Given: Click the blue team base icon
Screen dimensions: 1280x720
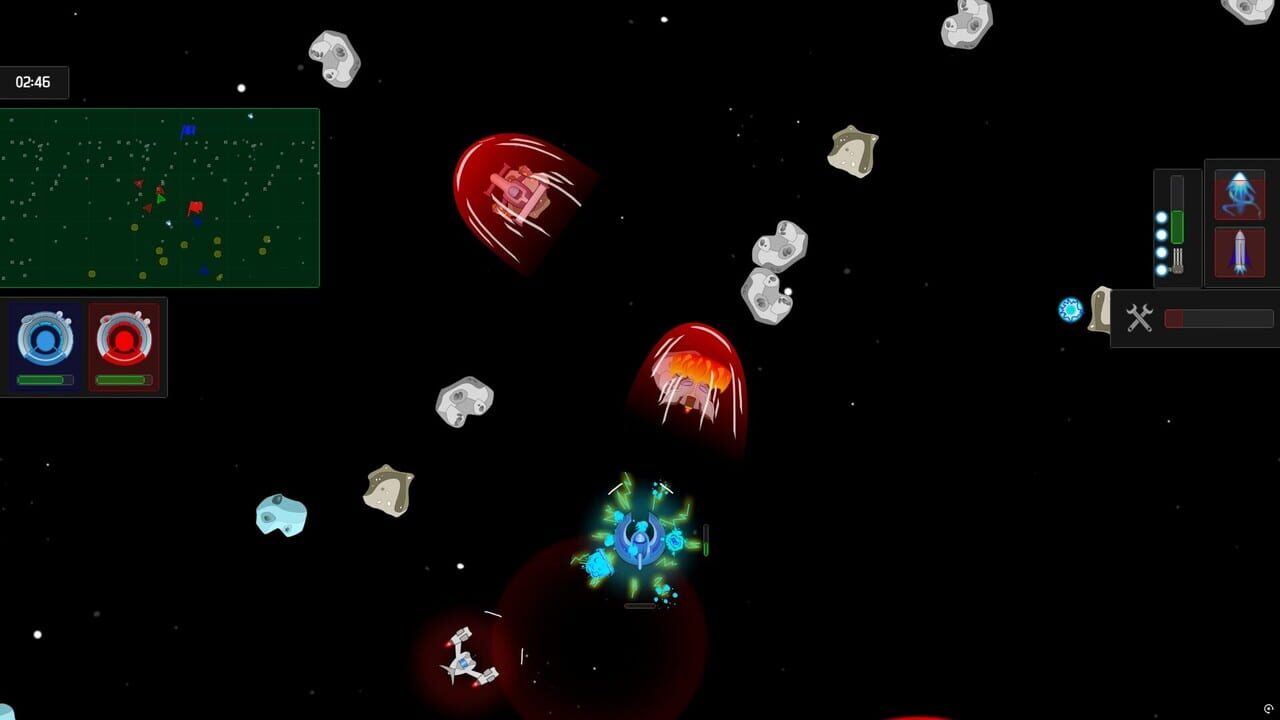Looking at the screenshot, I should click(x=44, y=338).
